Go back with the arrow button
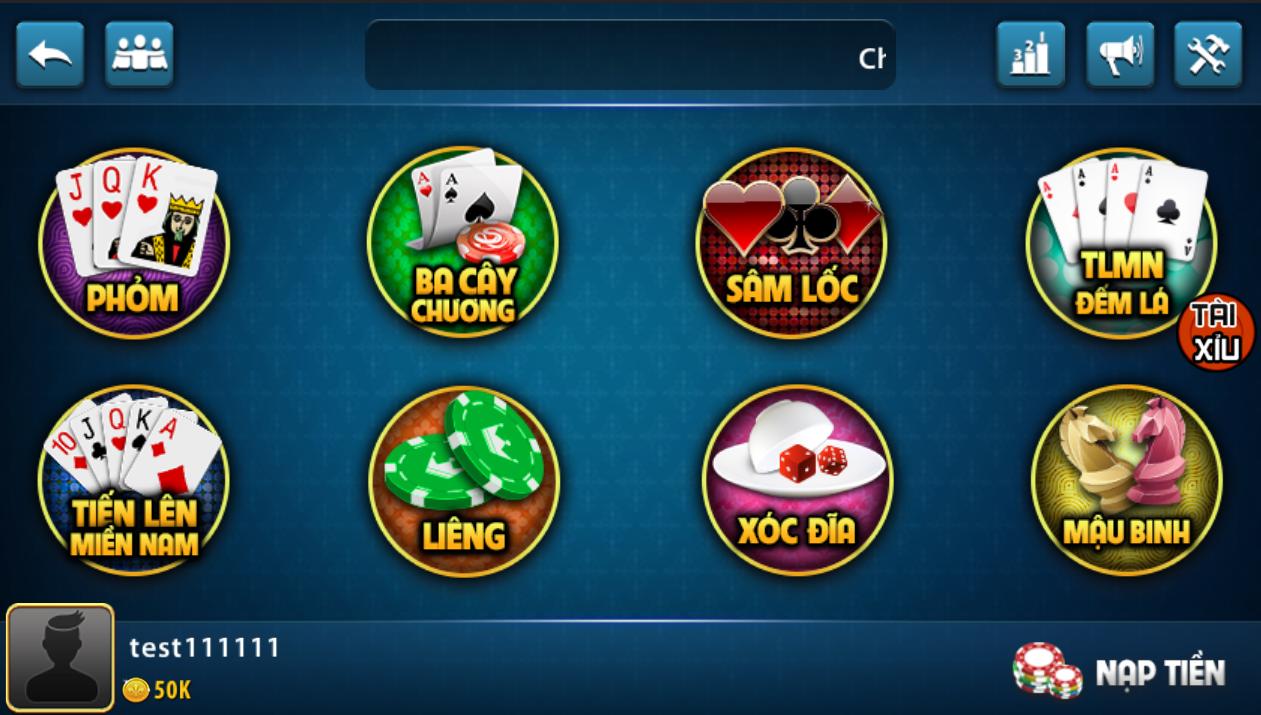 [50, 54]
